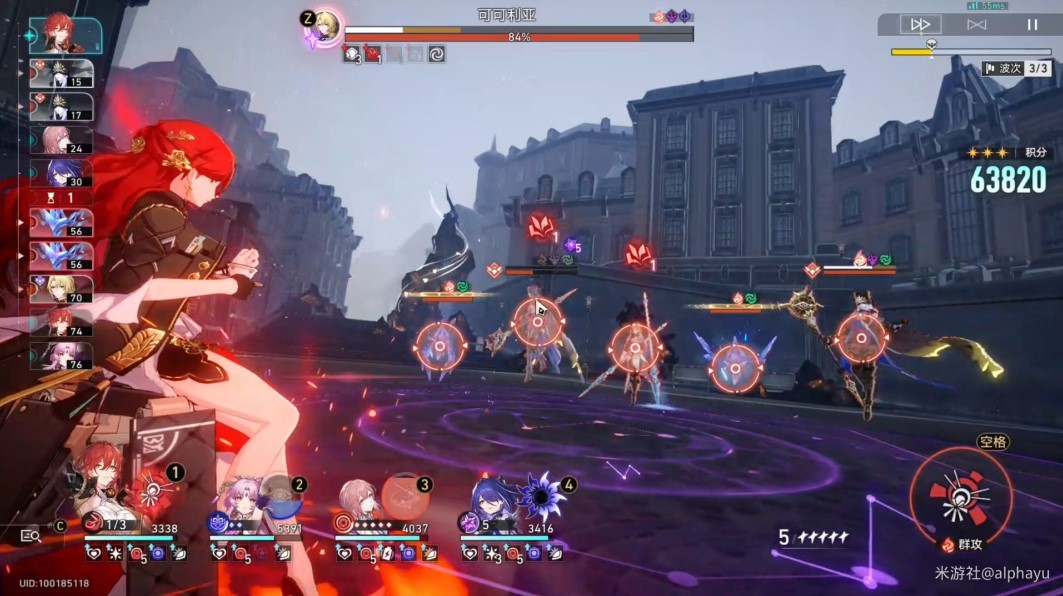Screen dimensions: 1063x596
Task: Activate the pink-haired character's red ultimate icon
Action: (404, 496)
